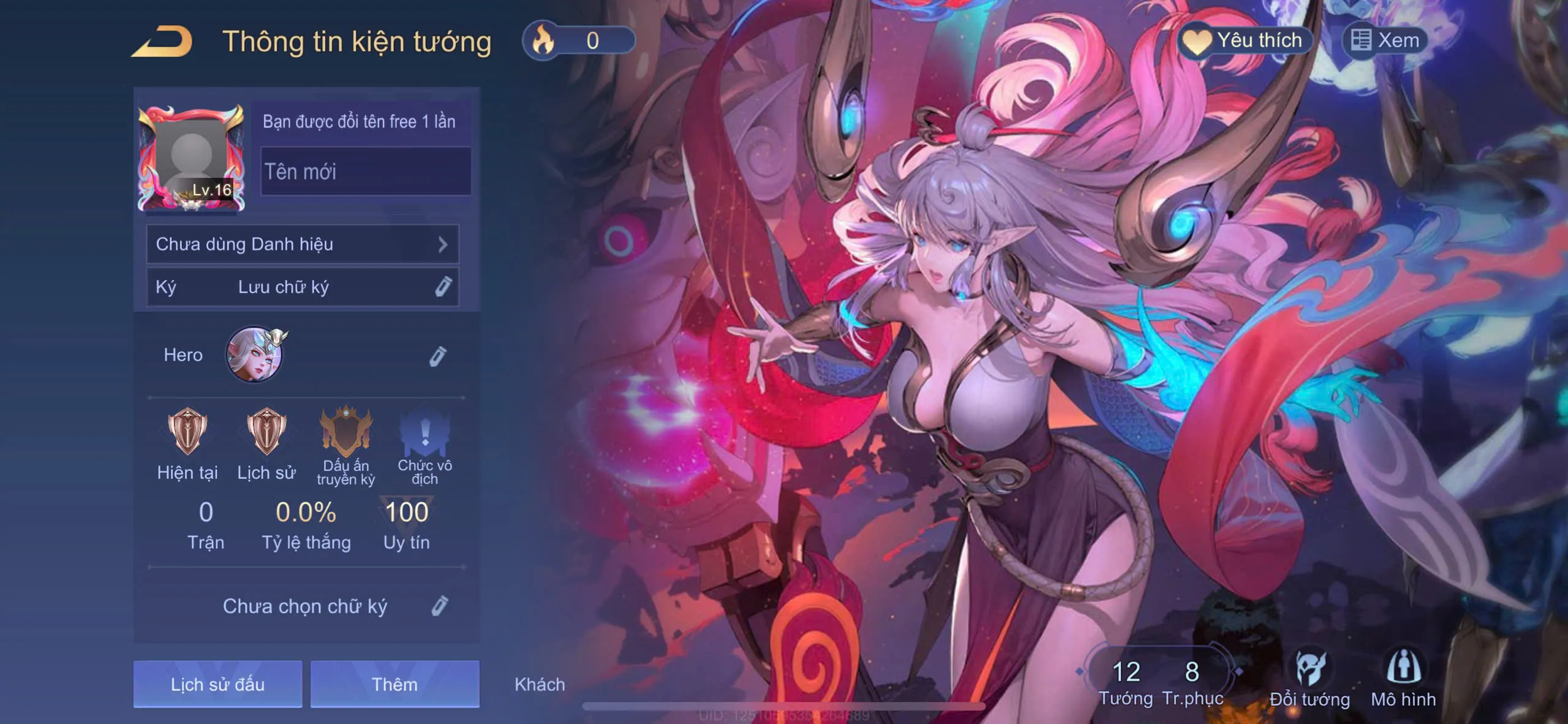Click the Thêm button
Image resolution: width=1568 pixels, height=724 pixels.
point(394,684)
